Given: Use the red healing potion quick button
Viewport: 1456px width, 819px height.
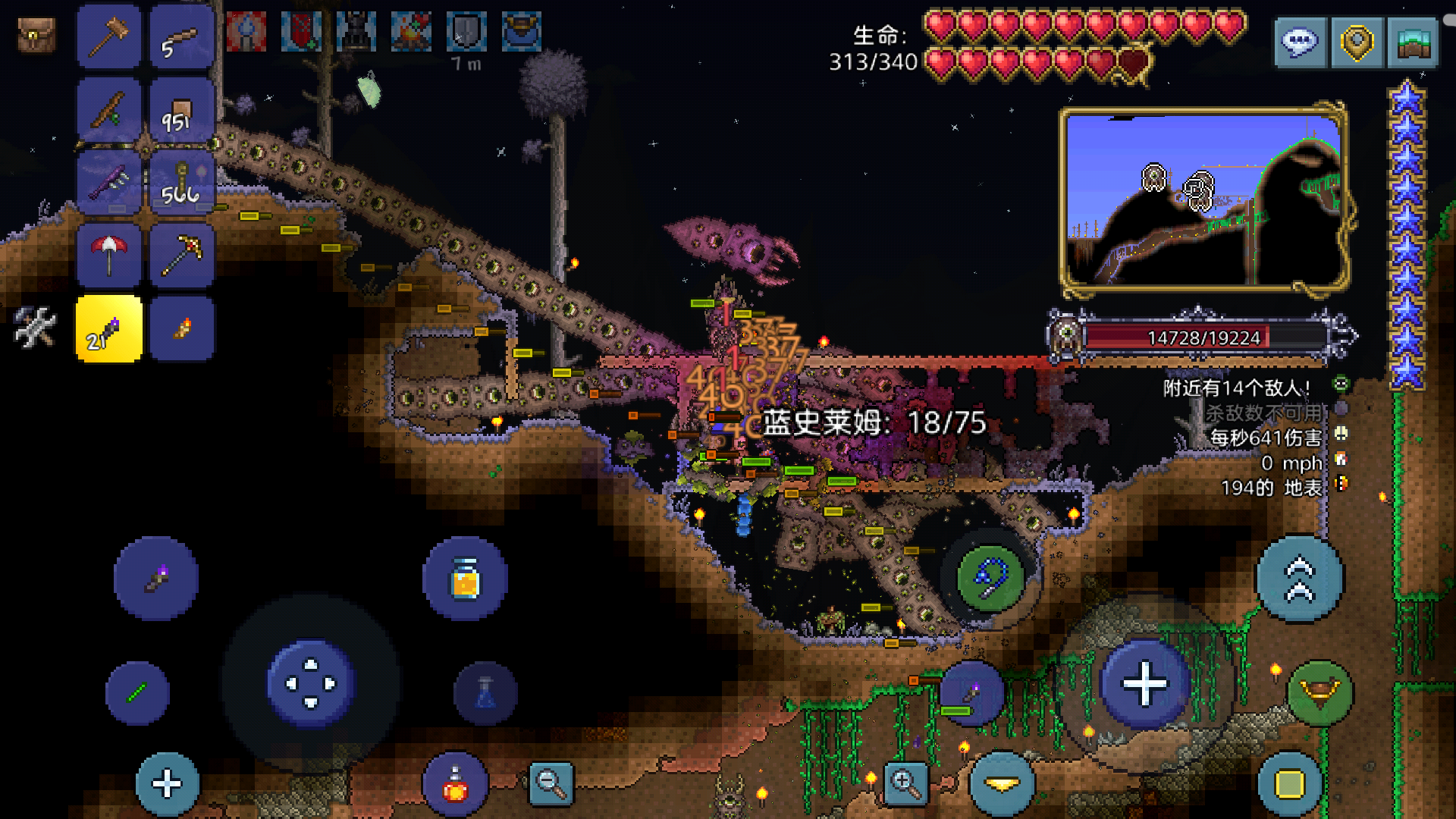Looking at the screenshot, I should coord(455,785).
